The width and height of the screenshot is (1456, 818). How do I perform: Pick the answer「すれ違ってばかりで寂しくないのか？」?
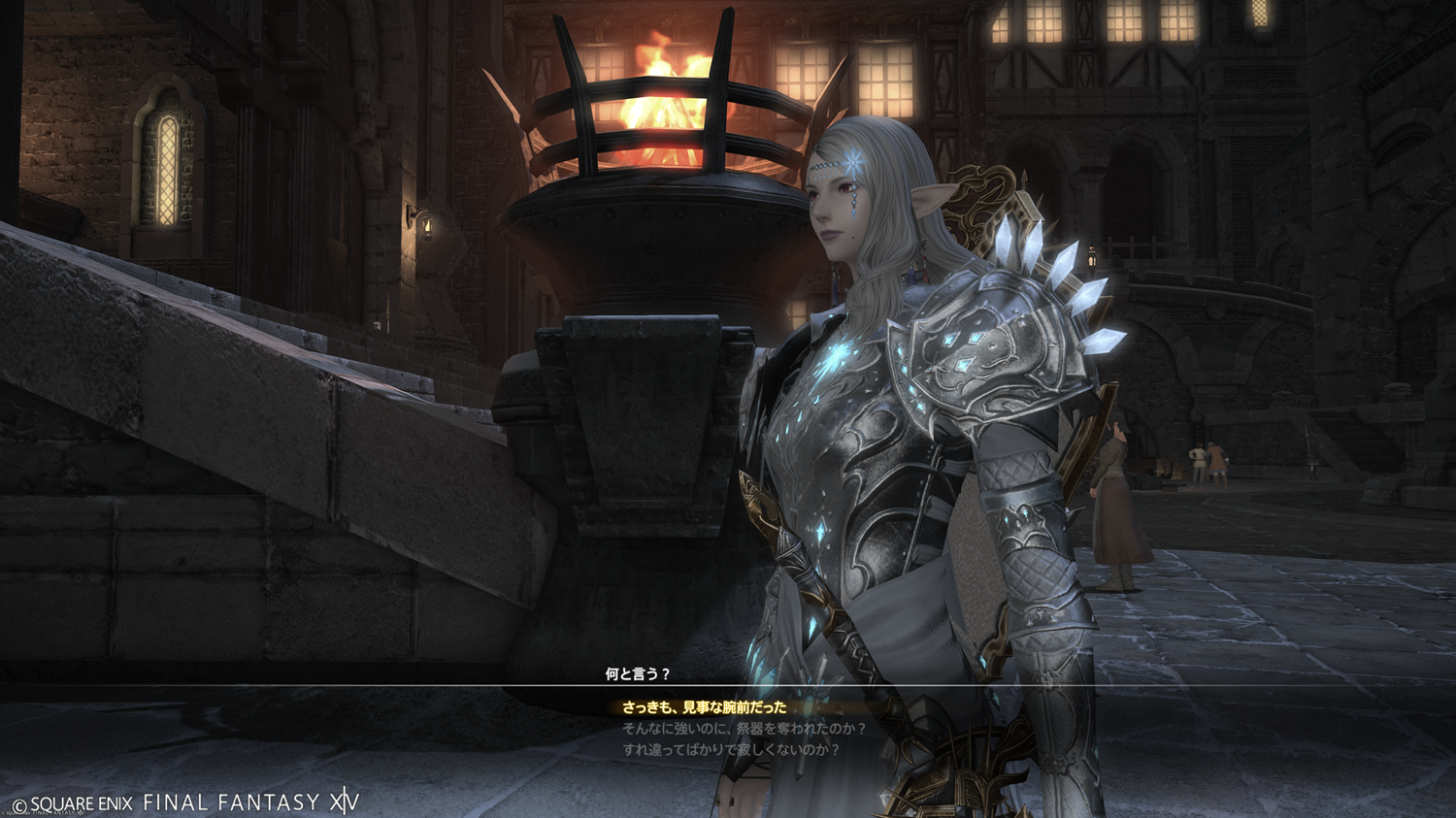click(x=731, y=750)
